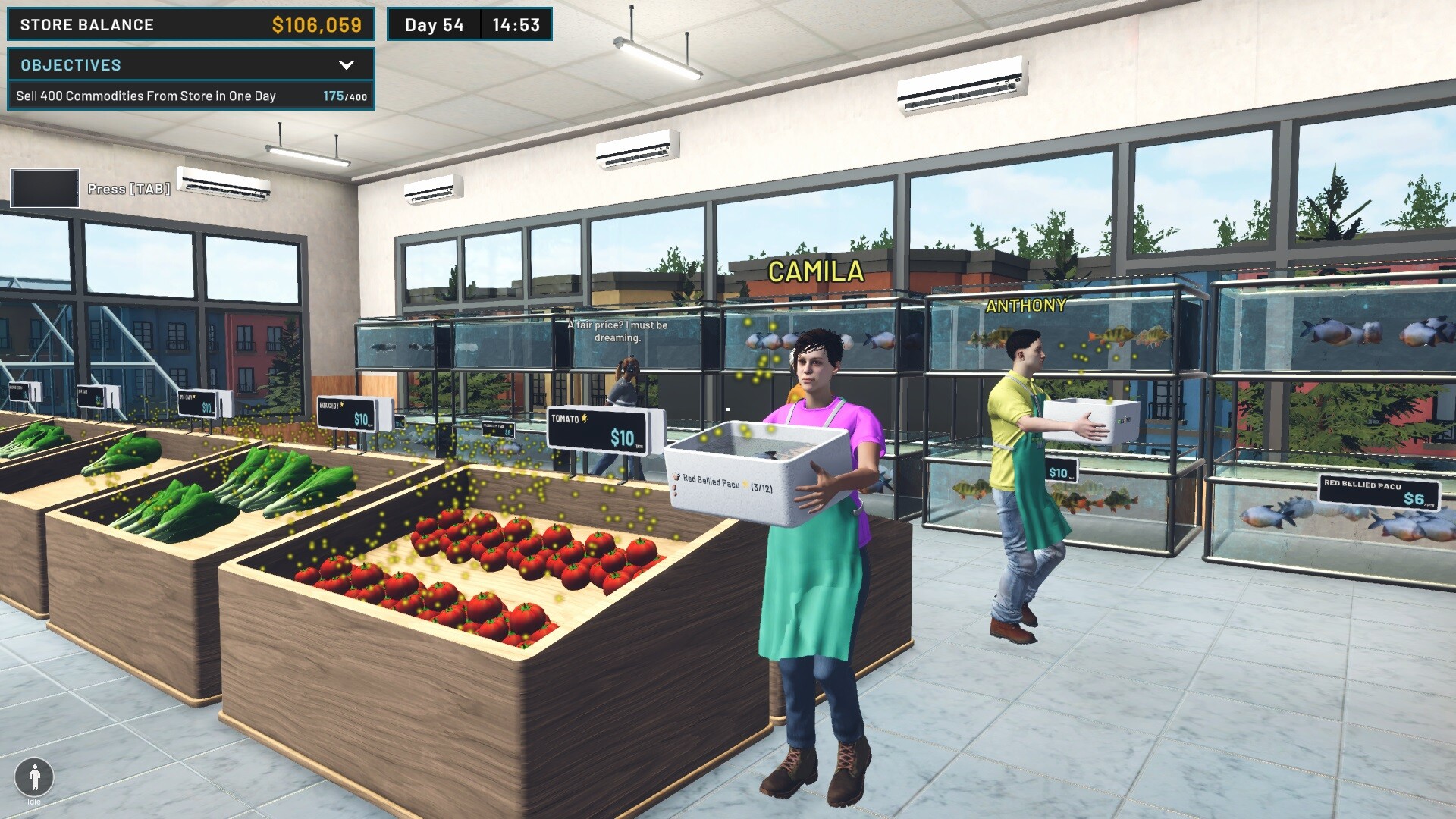The width and height of the screenshot is (1456, 819).
Task: Click the fish icon on the Red Bellied Pacu box label
Action: [676, 475]
